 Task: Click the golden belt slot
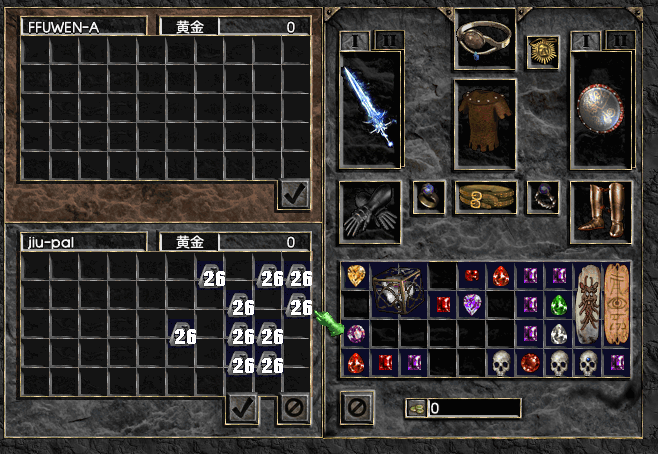485,197
